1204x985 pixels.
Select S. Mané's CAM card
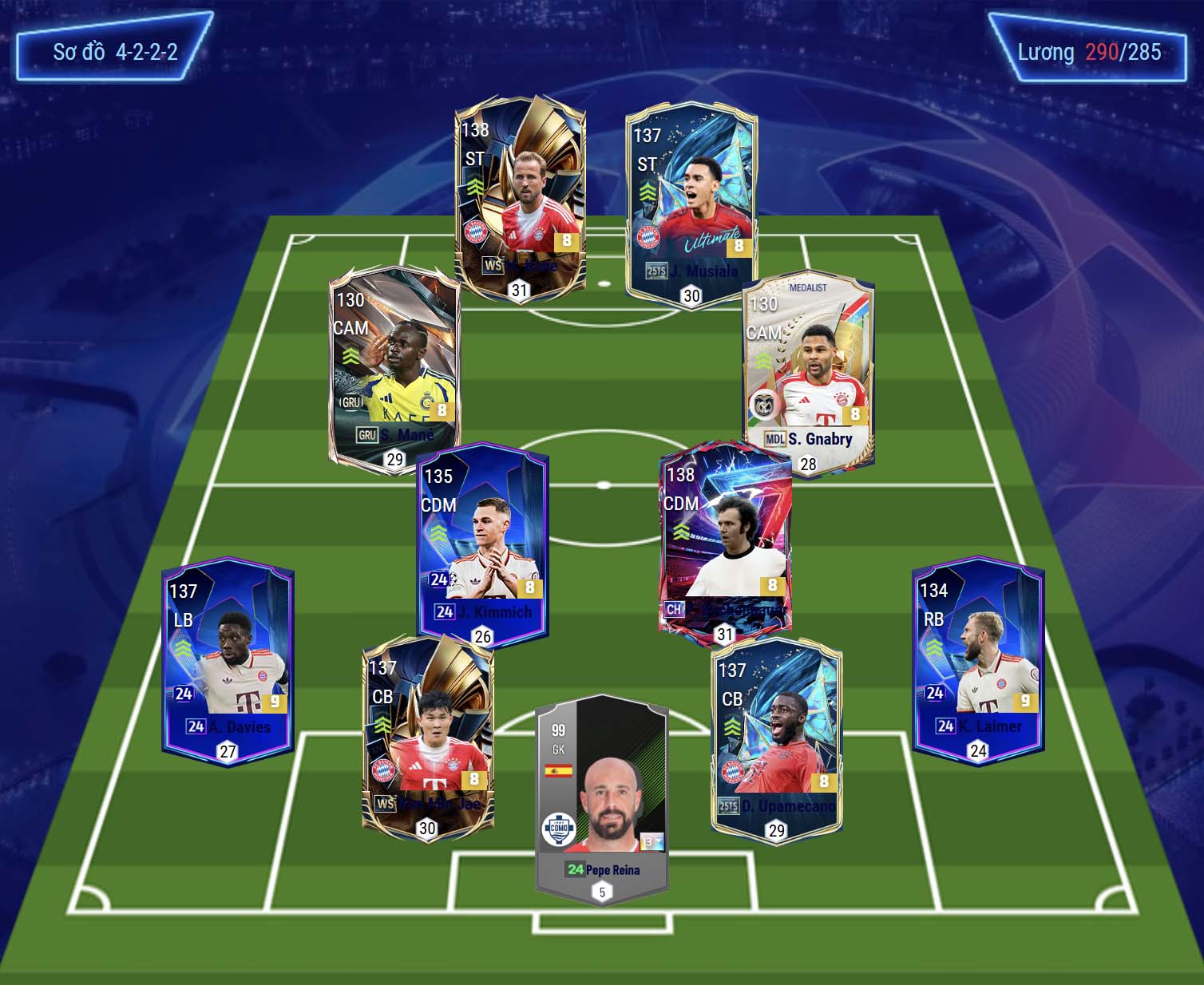(394, 367)
